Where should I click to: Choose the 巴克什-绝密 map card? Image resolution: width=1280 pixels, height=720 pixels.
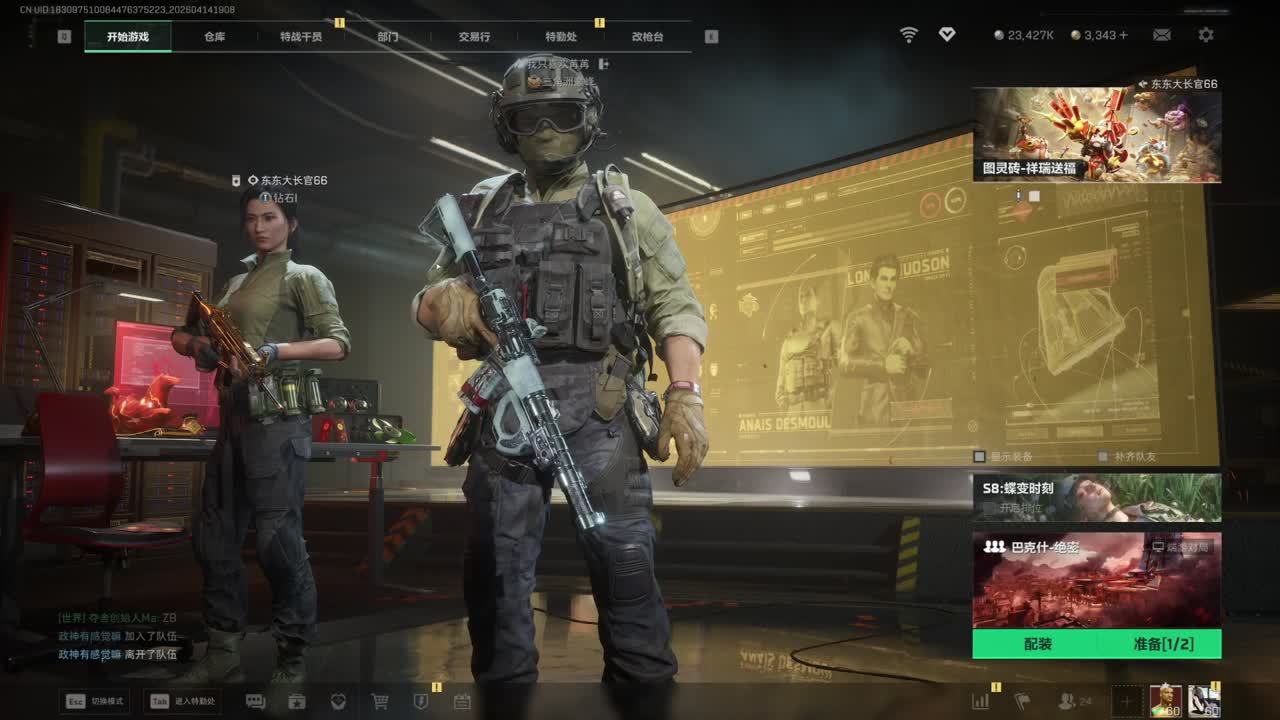coord(1096,580)
